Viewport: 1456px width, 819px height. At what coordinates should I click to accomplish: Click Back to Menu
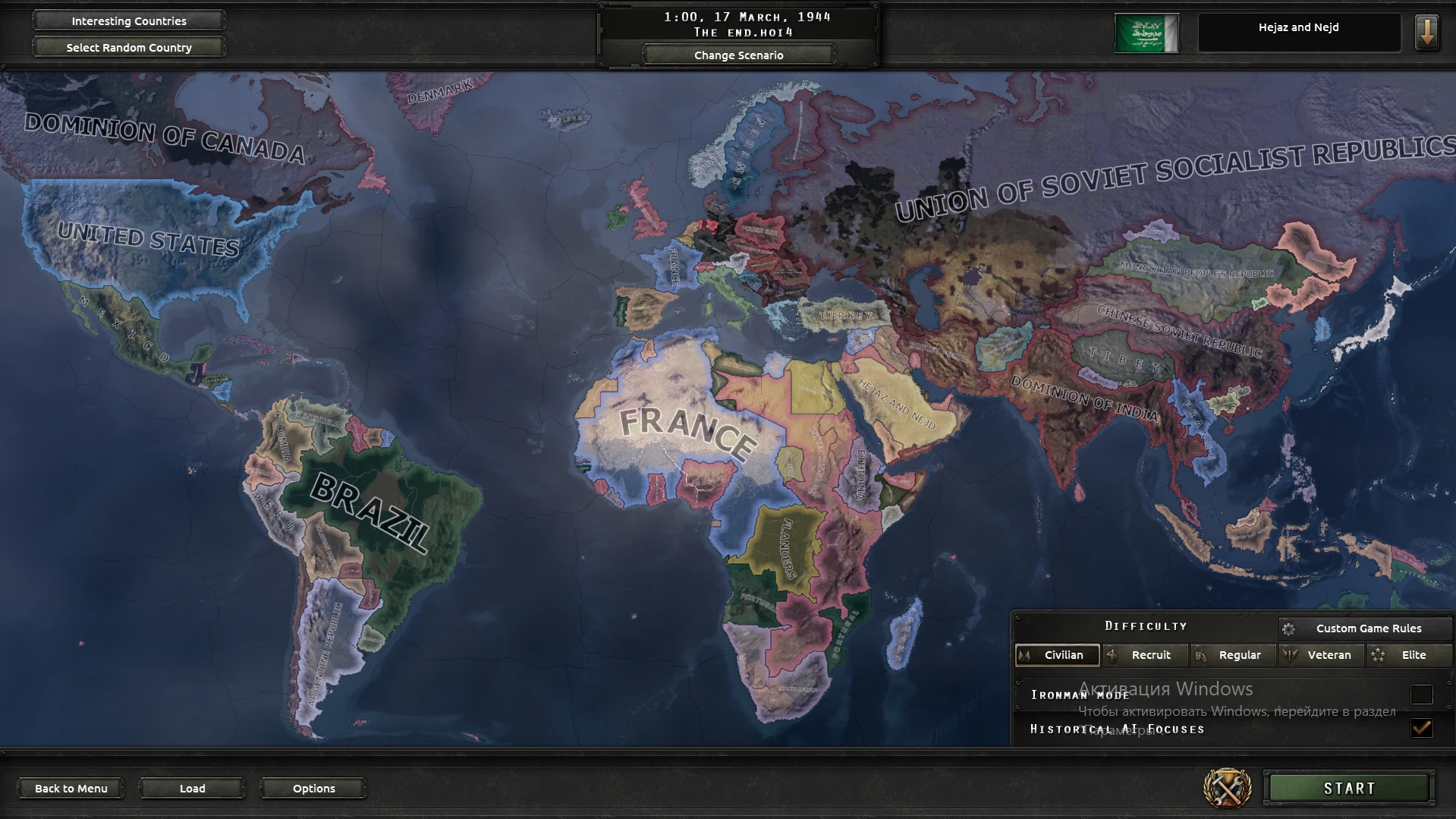tap(71, 788)
